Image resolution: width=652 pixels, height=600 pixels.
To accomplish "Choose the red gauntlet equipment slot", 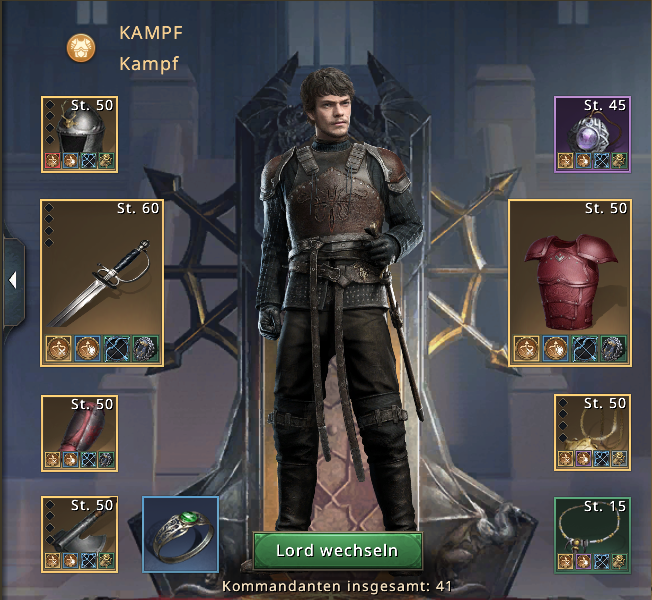I will click(x=78, y=433).
